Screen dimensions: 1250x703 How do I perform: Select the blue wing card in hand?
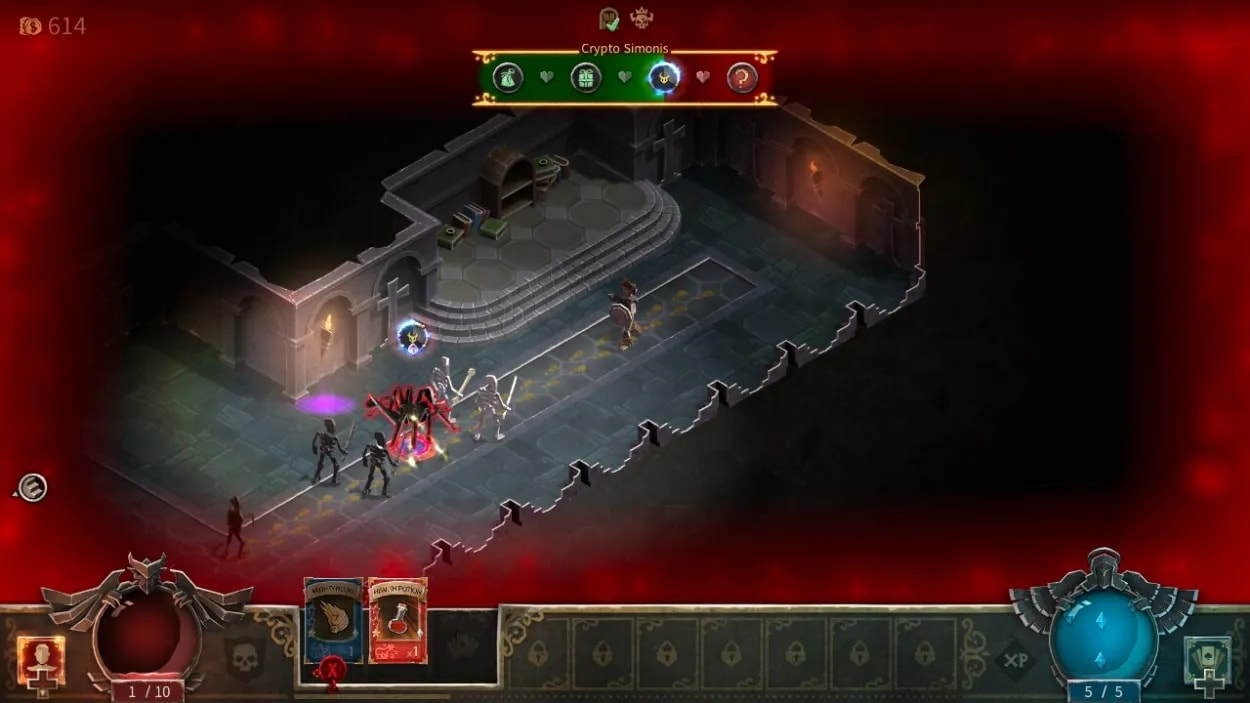pyautogui.click(x=333, y=617)
